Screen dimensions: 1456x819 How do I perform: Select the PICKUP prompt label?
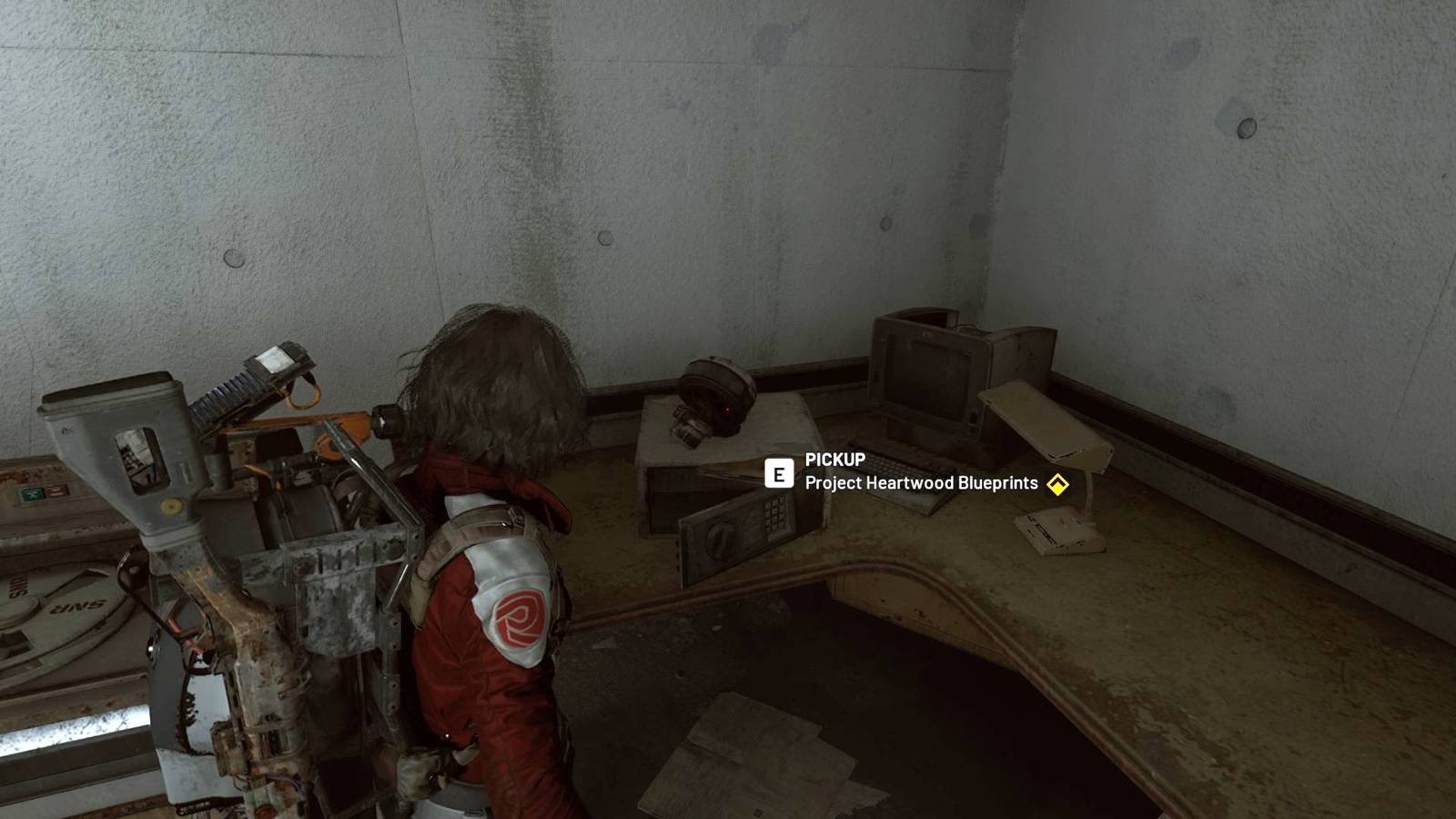point(833,460)
